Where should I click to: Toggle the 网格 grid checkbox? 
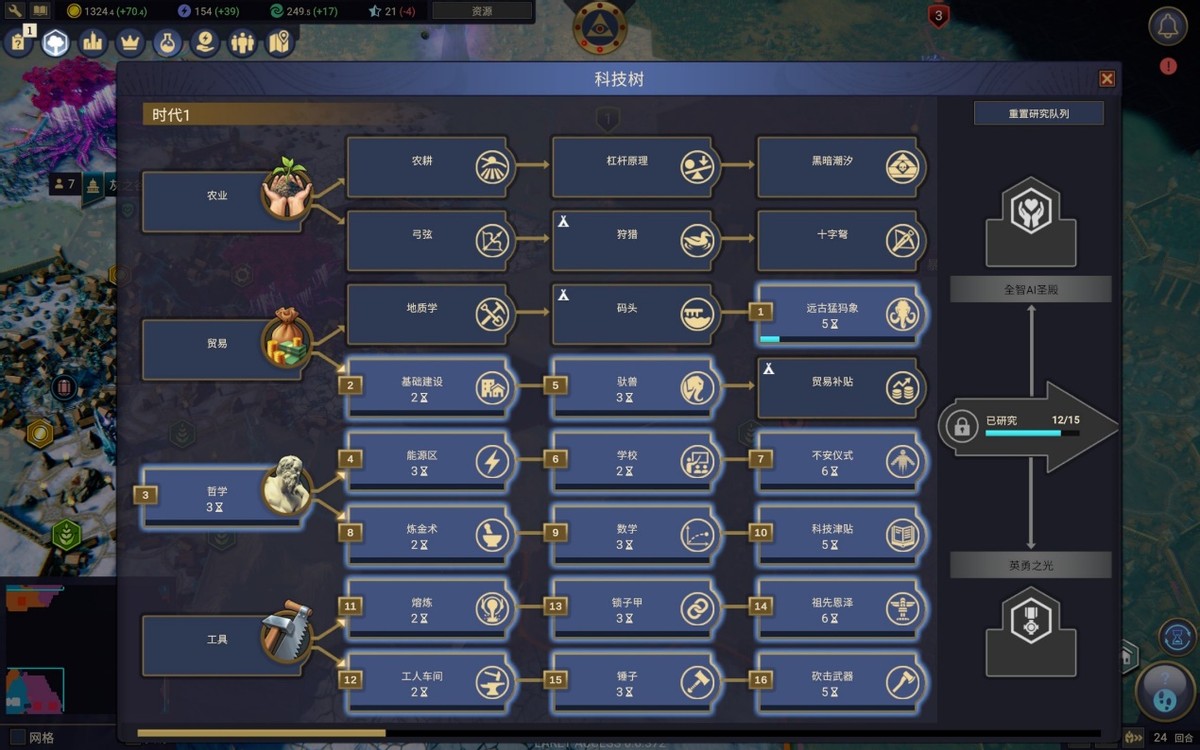pyautogui.click(x=16, y=738)
